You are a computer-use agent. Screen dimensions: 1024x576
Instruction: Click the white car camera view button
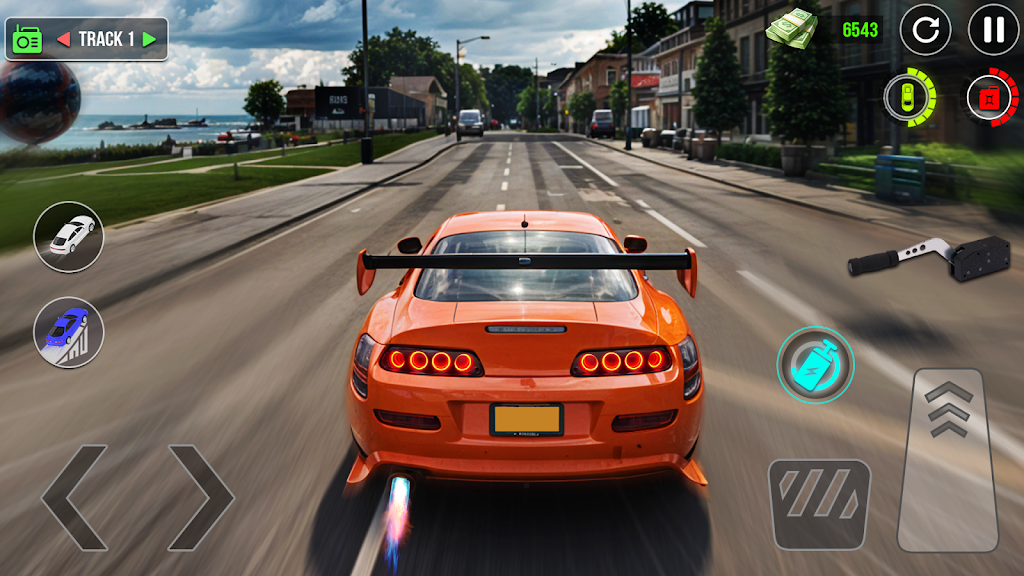click(x=69, y=237)
